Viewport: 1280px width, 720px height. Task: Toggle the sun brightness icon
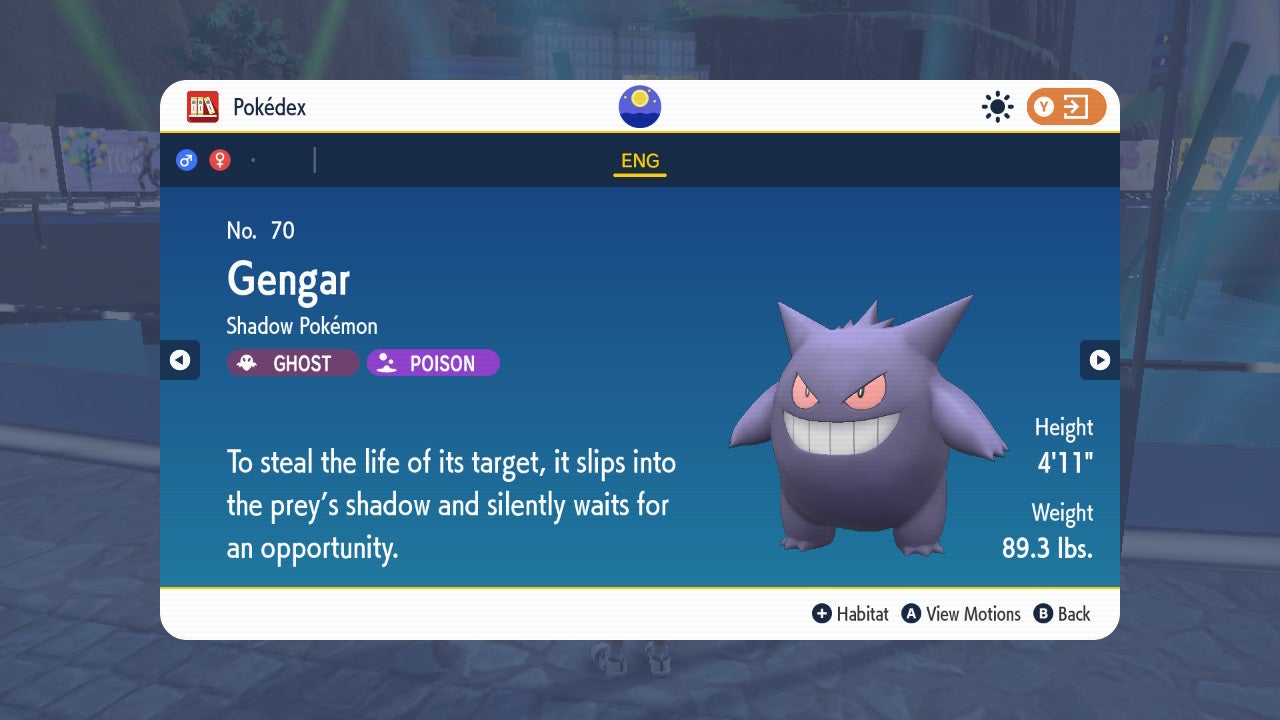pos(997,106)
